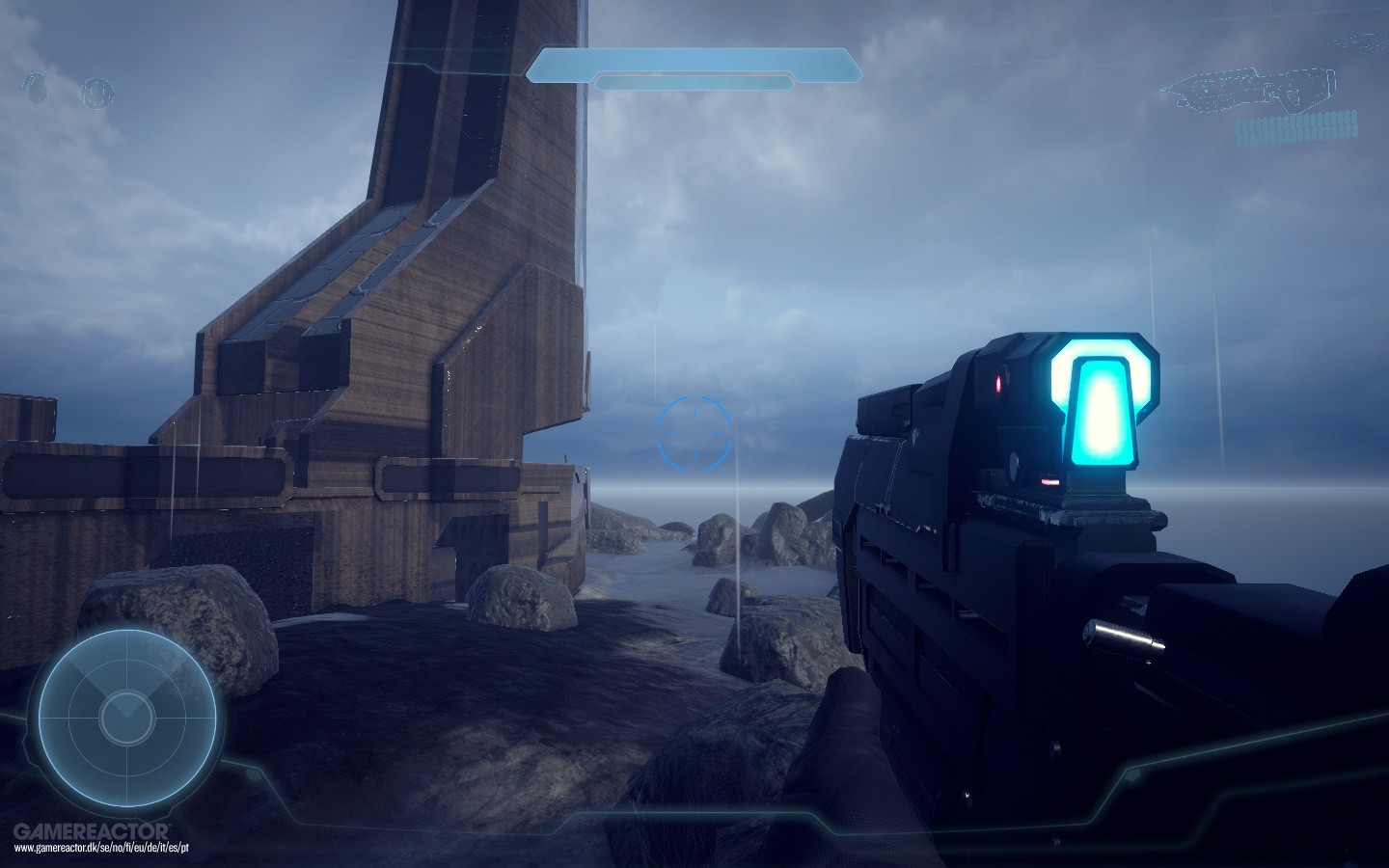Click the motion tracker radar
The image size is (1389, 868).
point(126,713)
